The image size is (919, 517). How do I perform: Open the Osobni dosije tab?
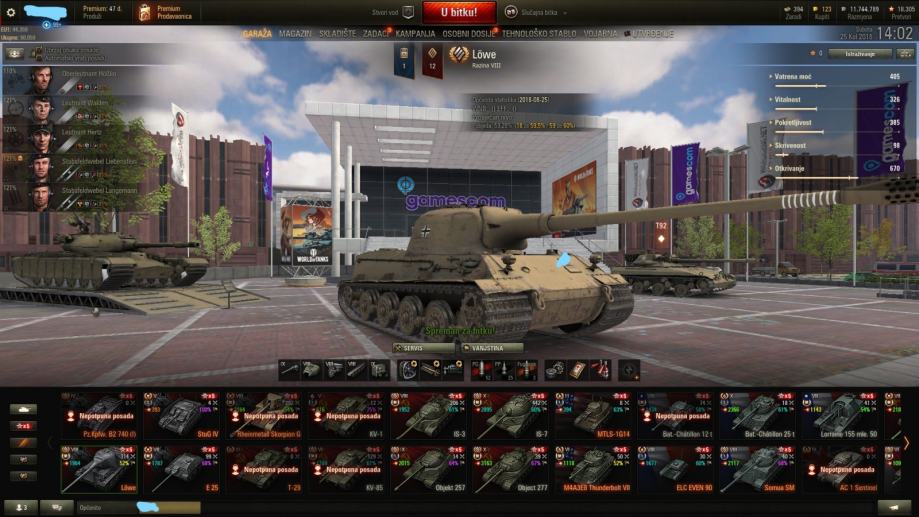click(469, 33)
